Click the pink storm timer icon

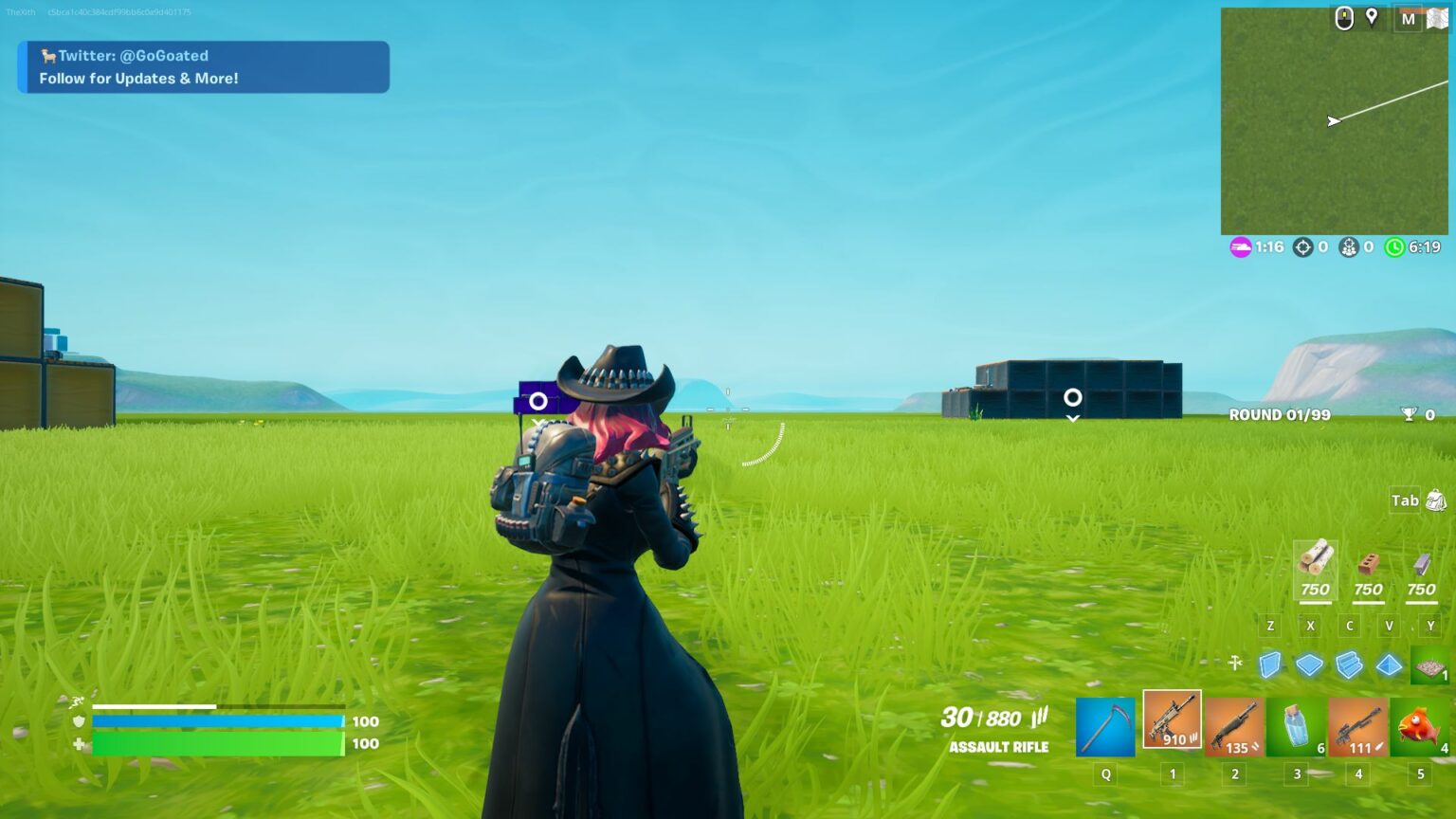(x=1241, y=247)
